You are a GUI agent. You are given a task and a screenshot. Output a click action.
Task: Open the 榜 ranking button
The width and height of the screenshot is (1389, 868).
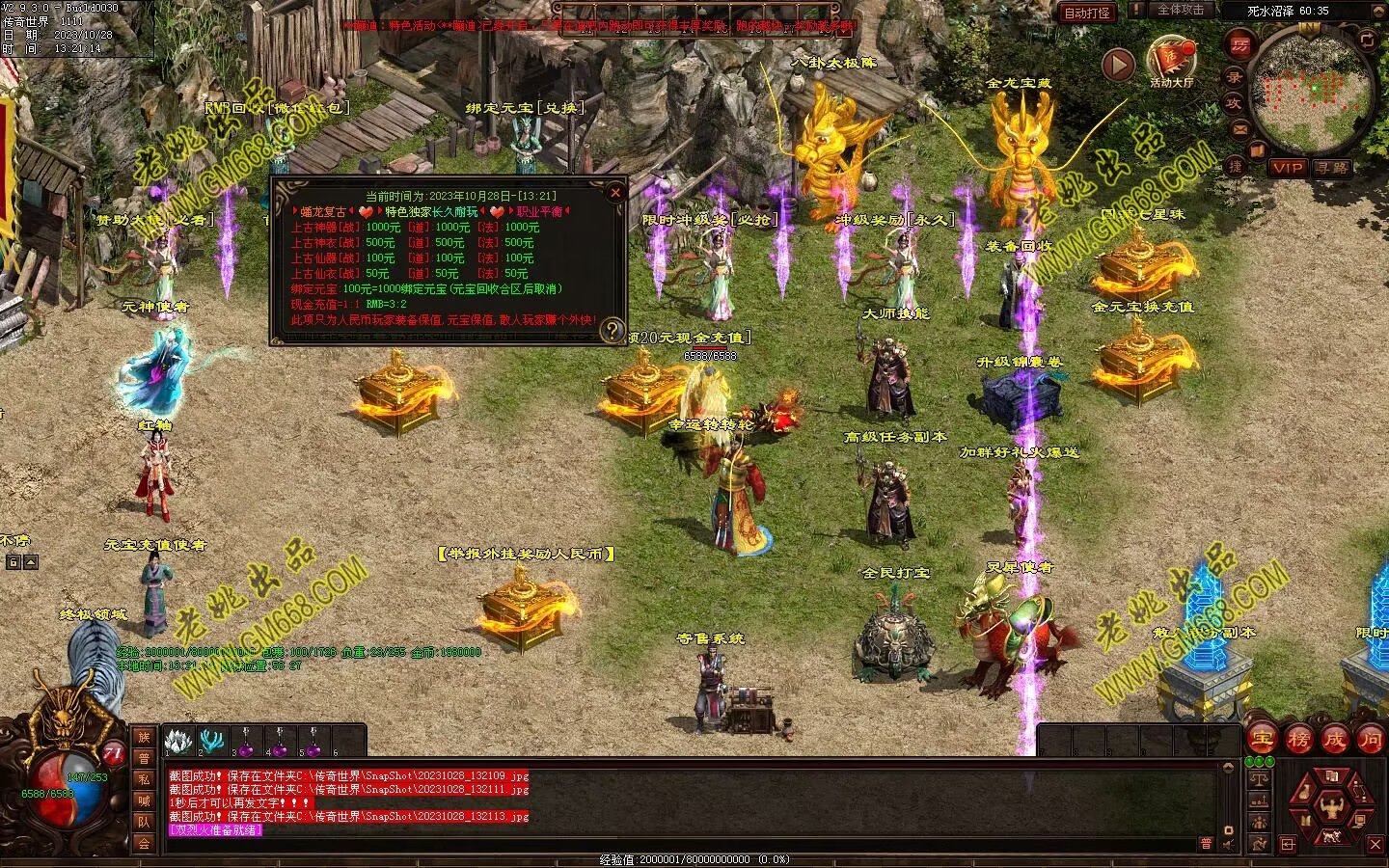(x=1298, y=740)
